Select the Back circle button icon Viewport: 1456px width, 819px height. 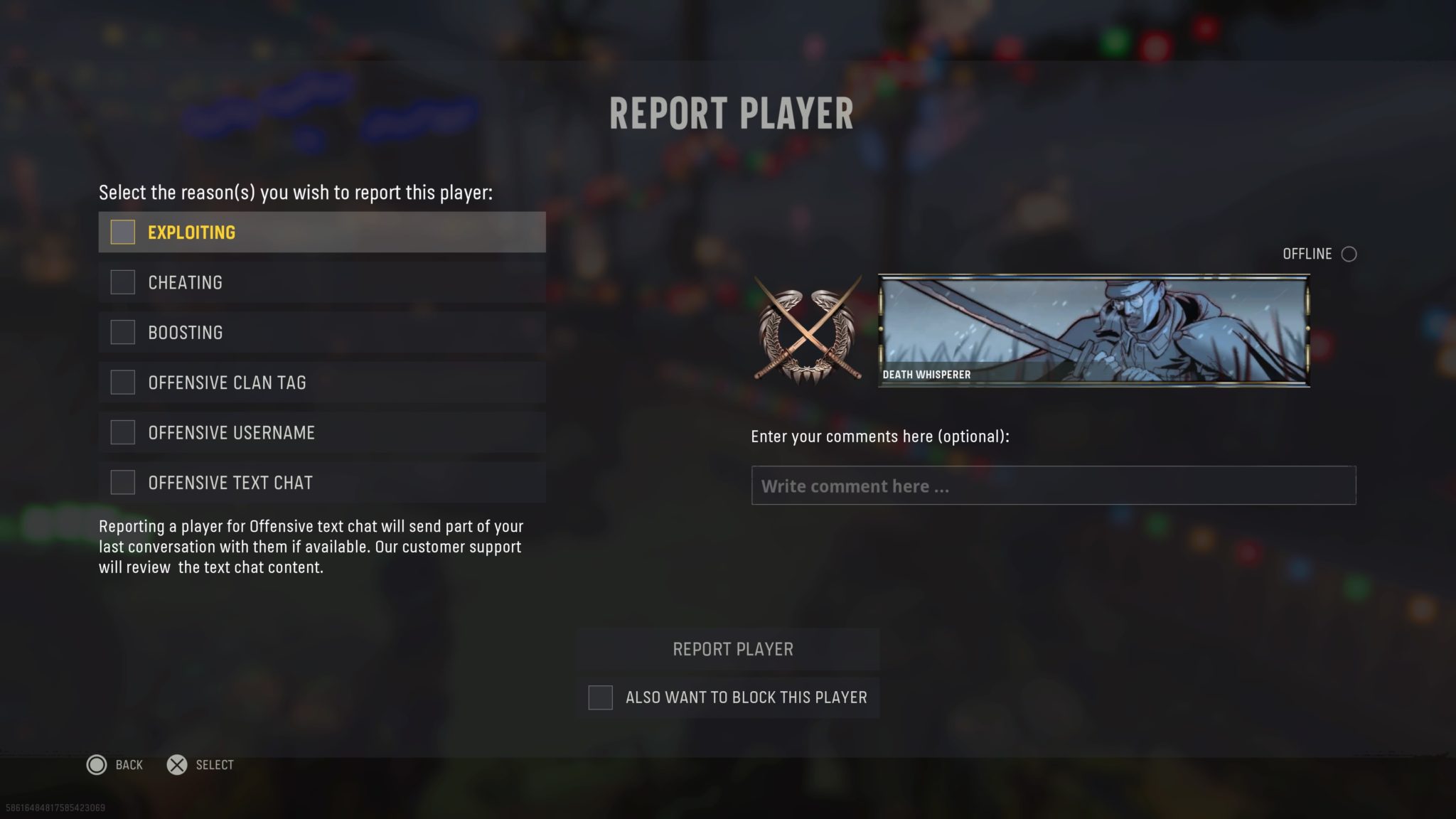click(x=97, y=765)
